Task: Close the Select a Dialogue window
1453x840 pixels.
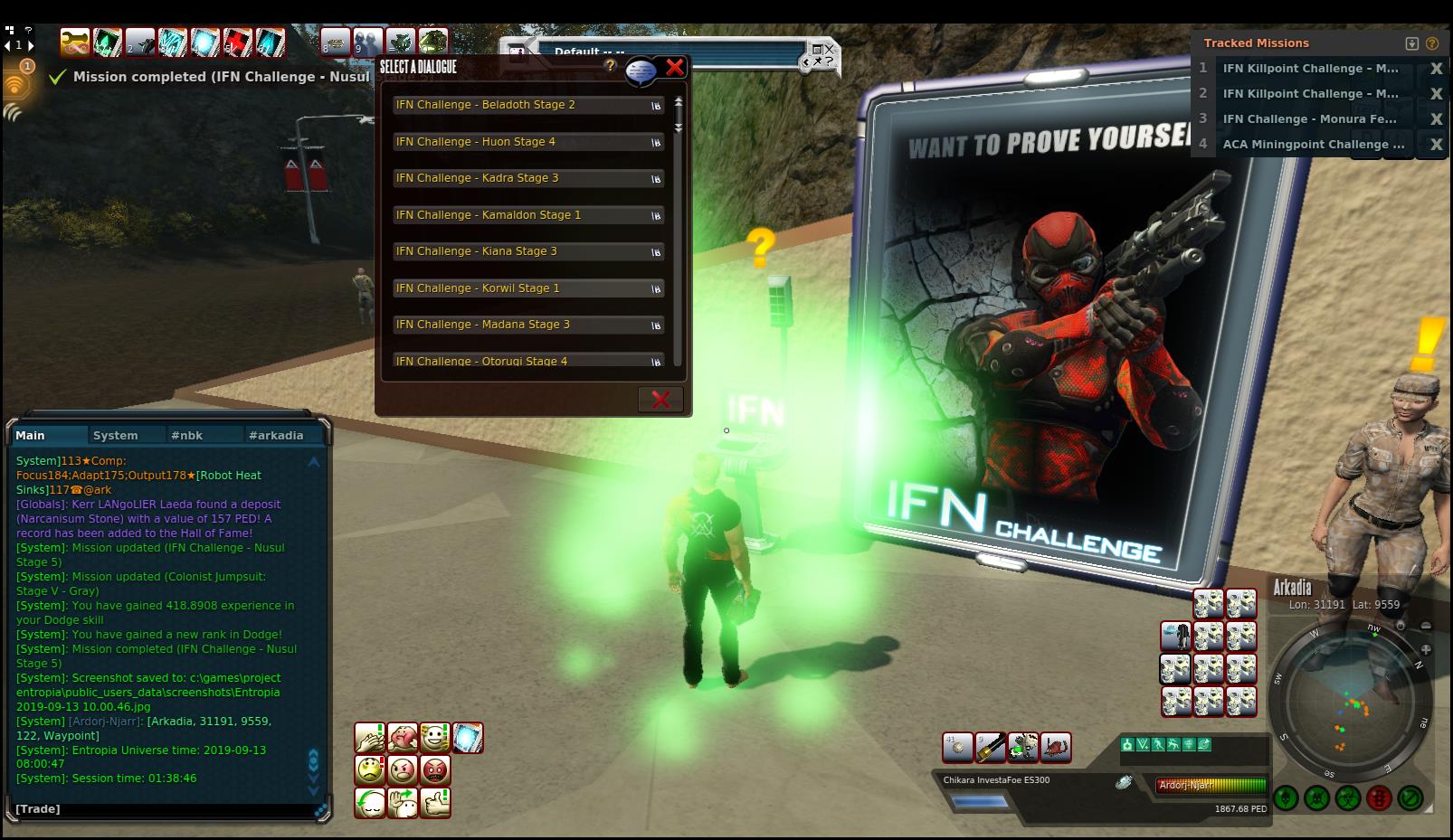Action: click(x=674, y=67)
